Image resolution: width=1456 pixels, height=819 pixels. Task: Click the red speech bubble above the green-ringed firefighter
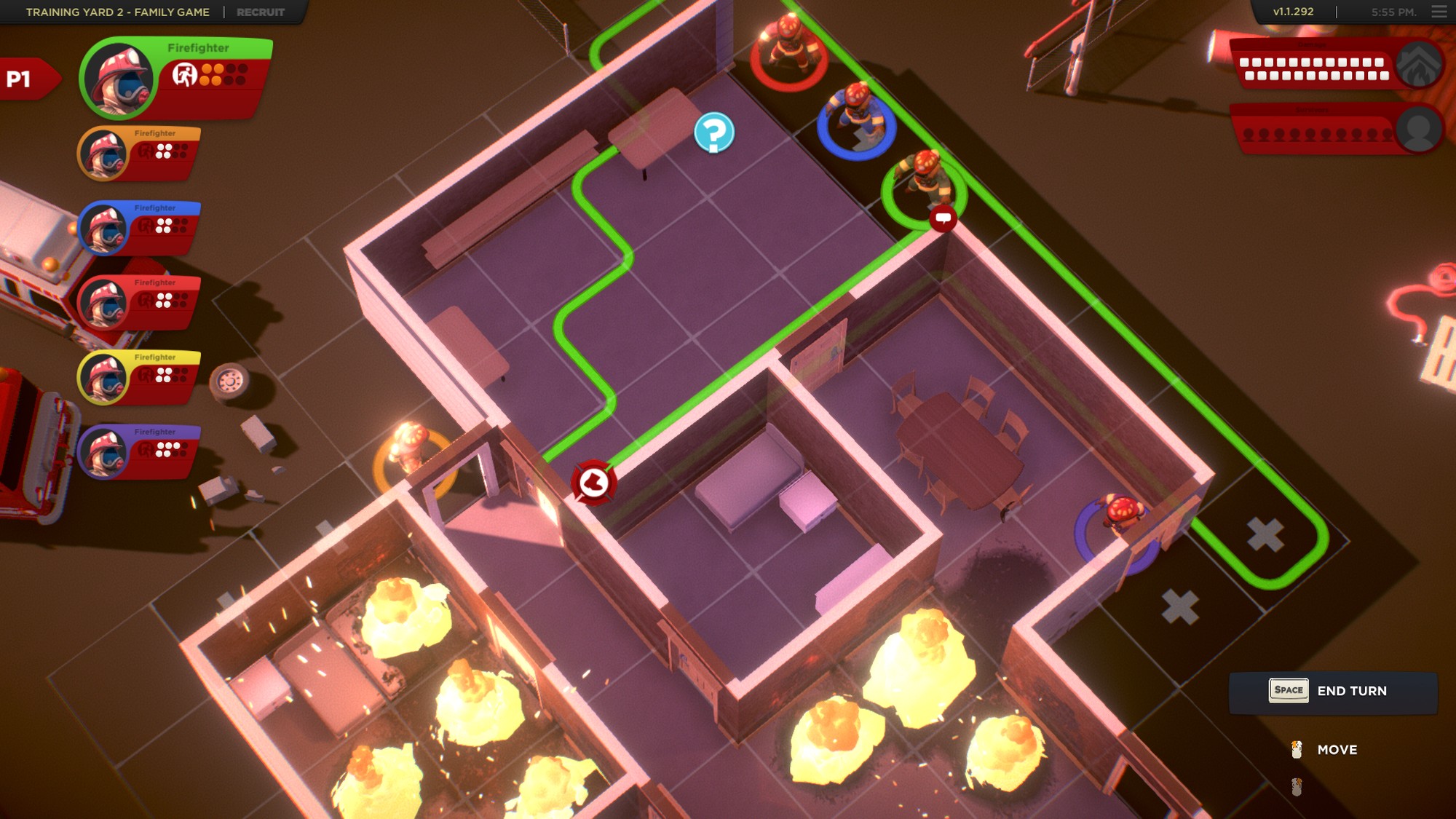(944, 218)
